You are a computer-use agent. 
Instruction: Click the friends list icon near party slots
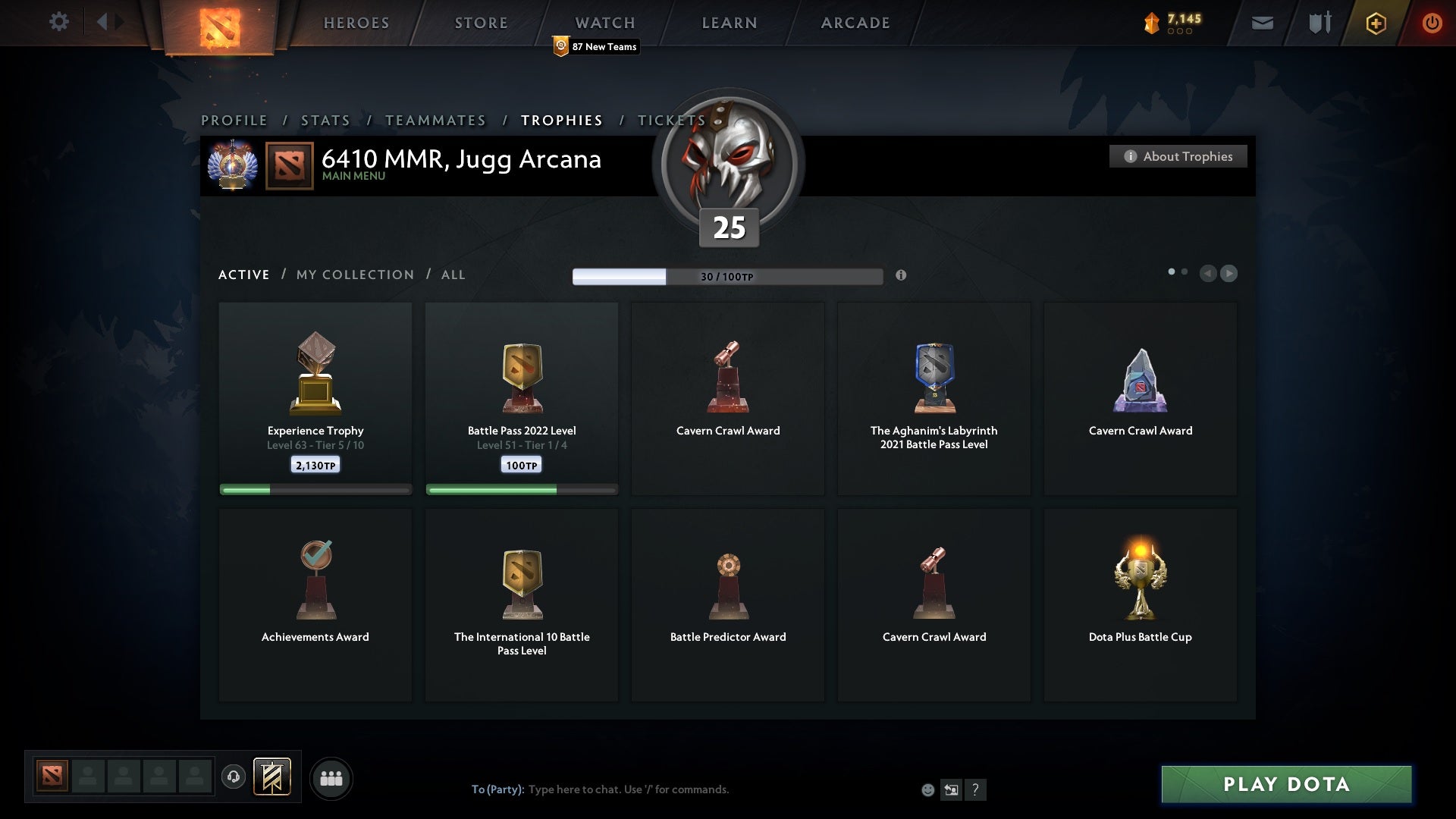(x=331, y=778)
